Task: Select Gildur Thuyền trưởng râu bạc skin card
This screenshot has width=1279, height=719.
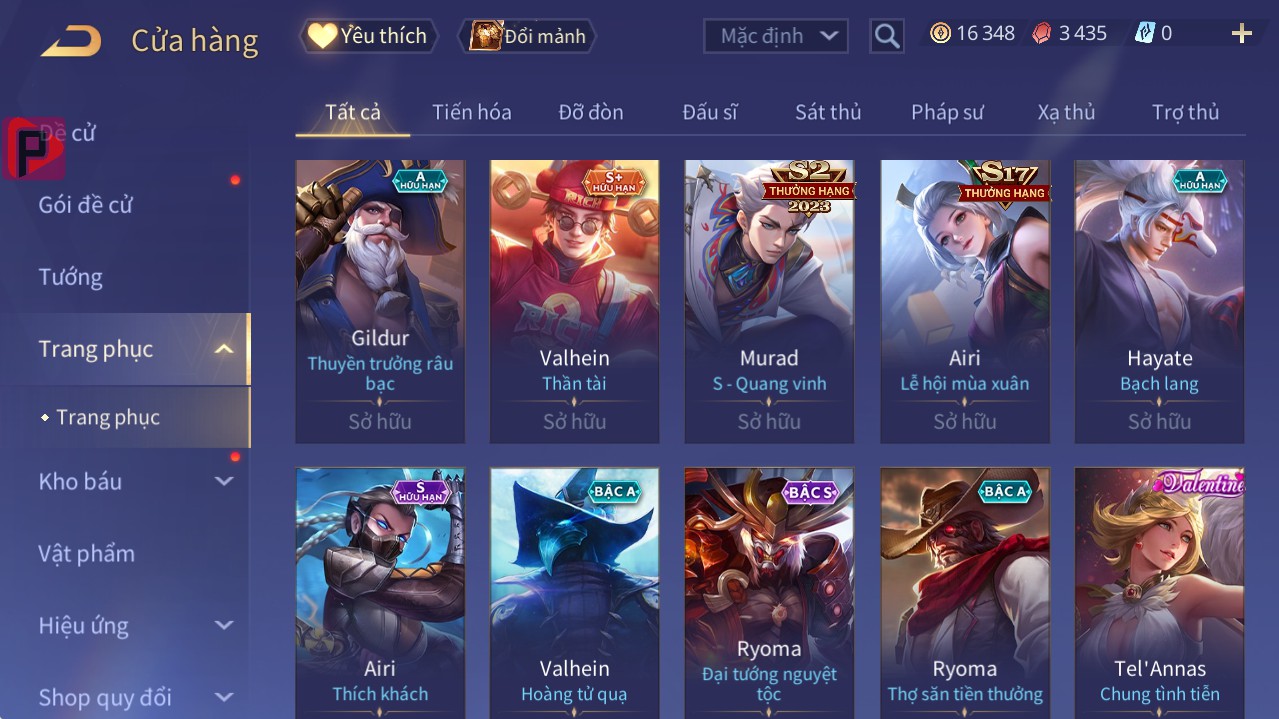Action: (380, 300)
